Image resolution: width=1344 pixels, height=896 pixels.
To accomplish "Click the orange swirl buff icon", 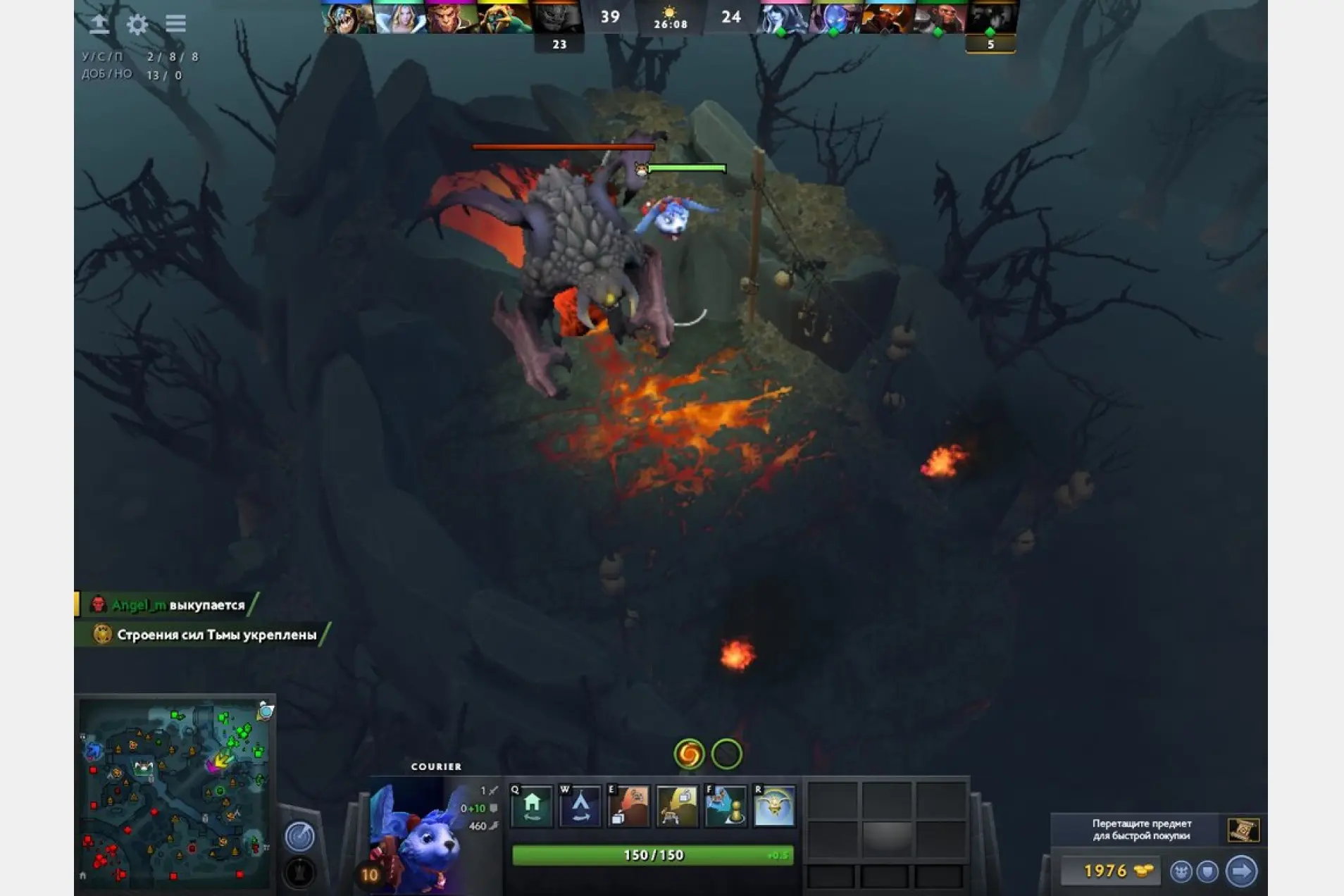I will click(689, 754).
